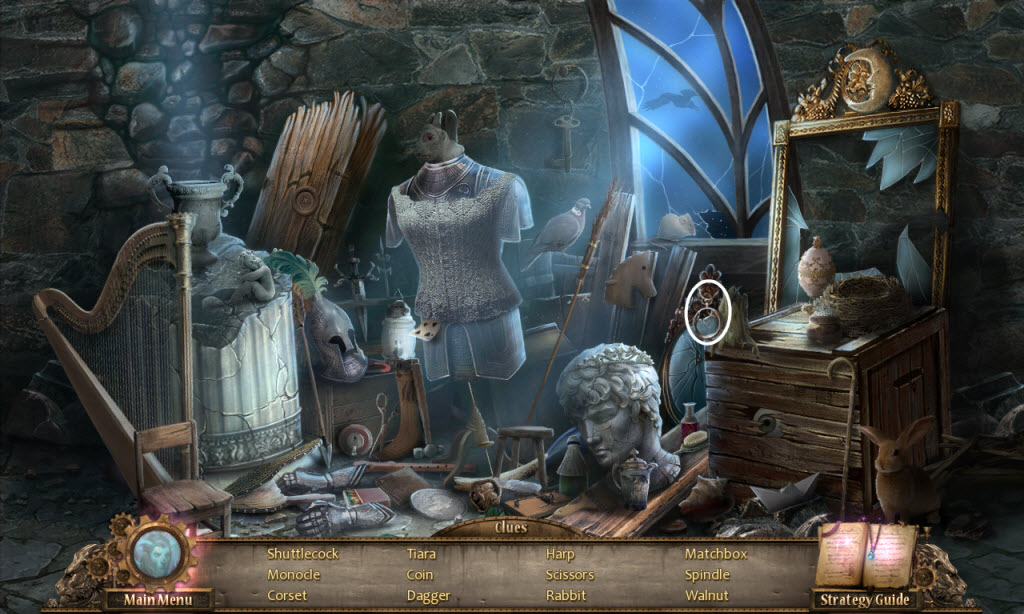Click the Dagger clue entry
The image size is (1024, 614).
[428, 596]
